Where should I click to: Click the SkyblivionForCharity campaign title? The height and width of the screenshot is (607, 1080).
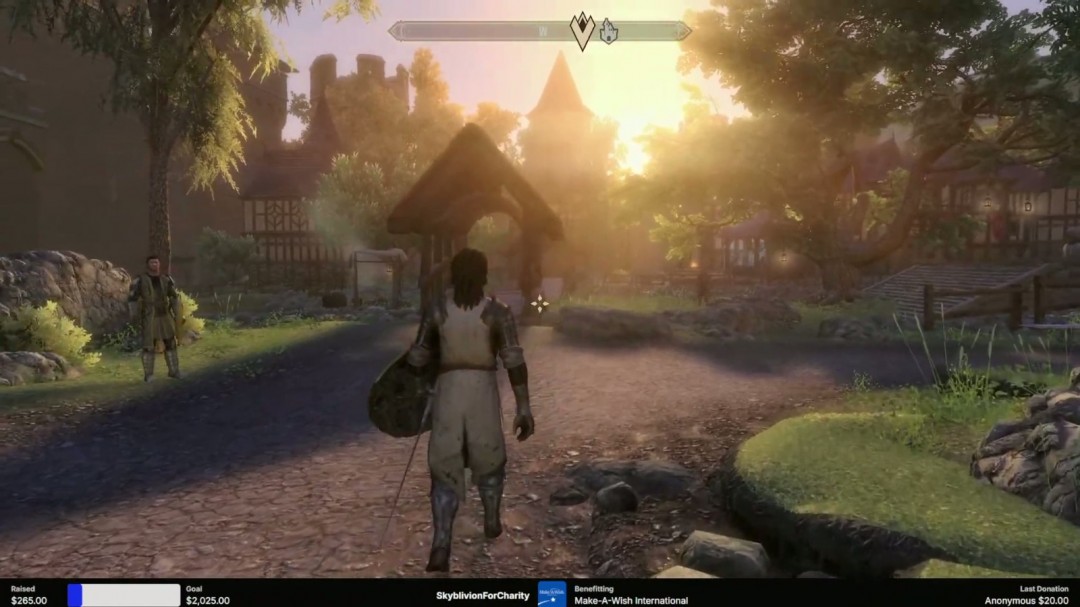pyautogui.click(x=483, y=596)
